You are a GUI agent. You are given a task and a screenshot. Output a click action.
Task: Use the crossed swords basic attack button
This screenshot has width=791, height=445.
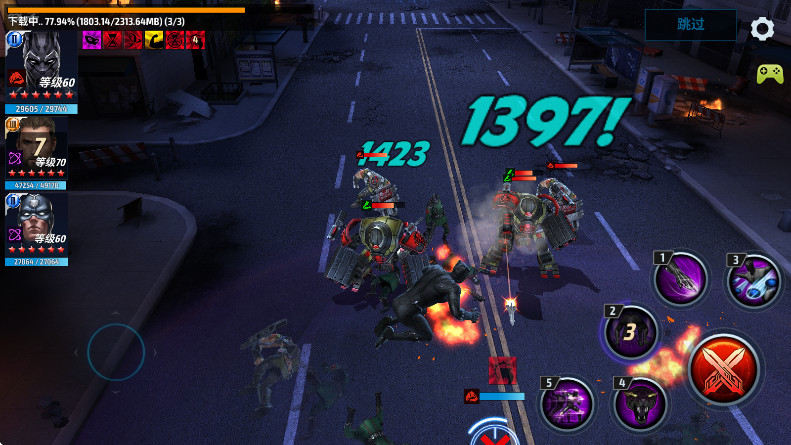click(726, 366)
